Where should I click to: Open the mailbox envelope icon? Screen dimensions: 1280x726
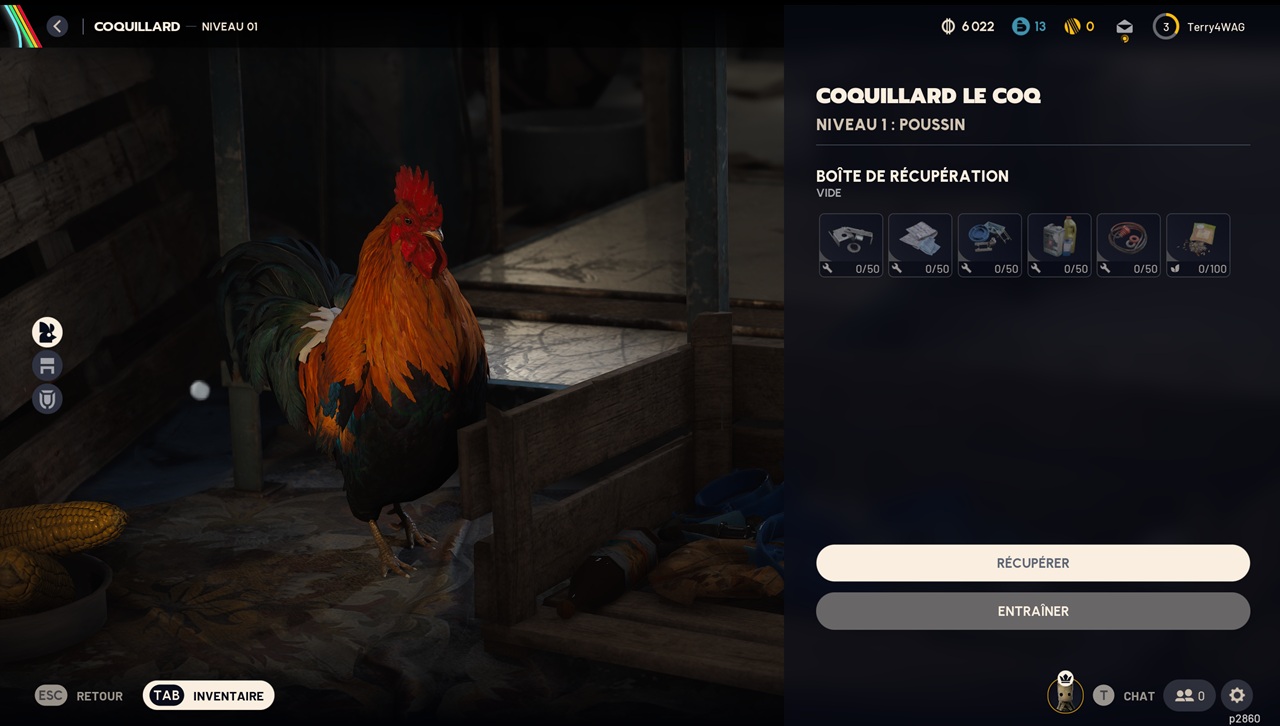1125,28
